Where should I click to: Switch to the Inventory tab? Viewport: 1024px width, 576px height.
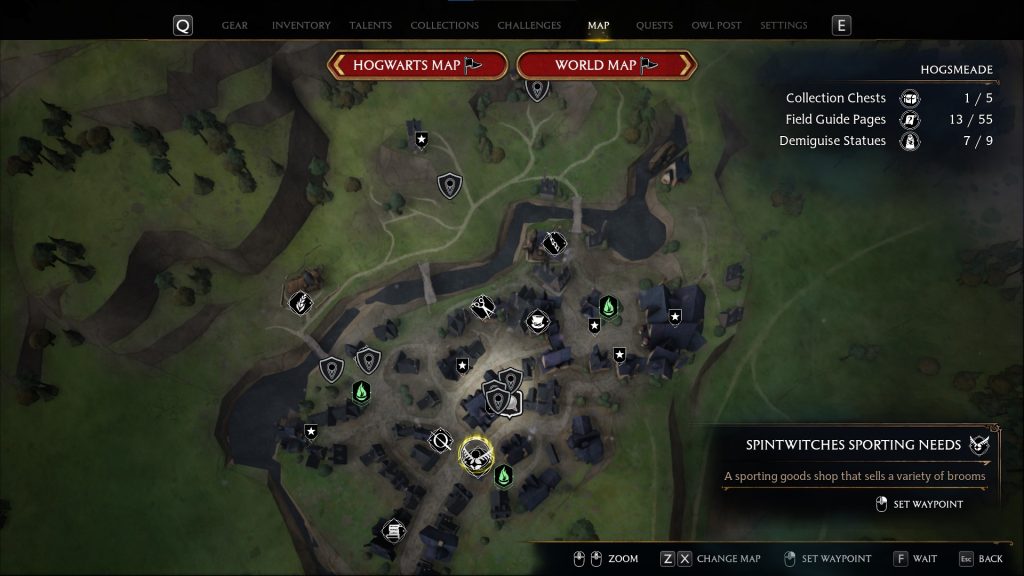click(x=301, y=25)
